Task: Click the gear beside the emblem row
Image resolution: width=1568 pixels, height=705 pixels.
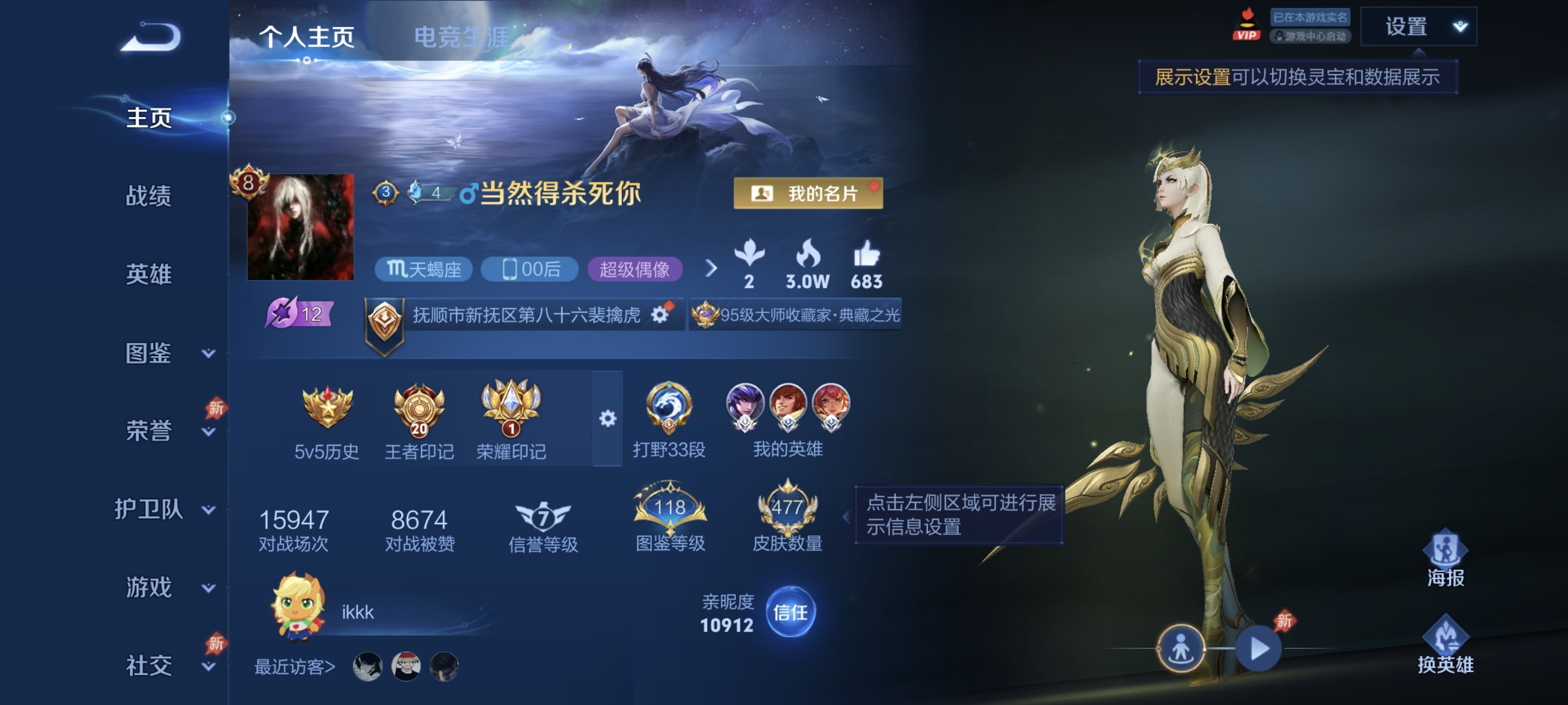Action: (608, 418)
